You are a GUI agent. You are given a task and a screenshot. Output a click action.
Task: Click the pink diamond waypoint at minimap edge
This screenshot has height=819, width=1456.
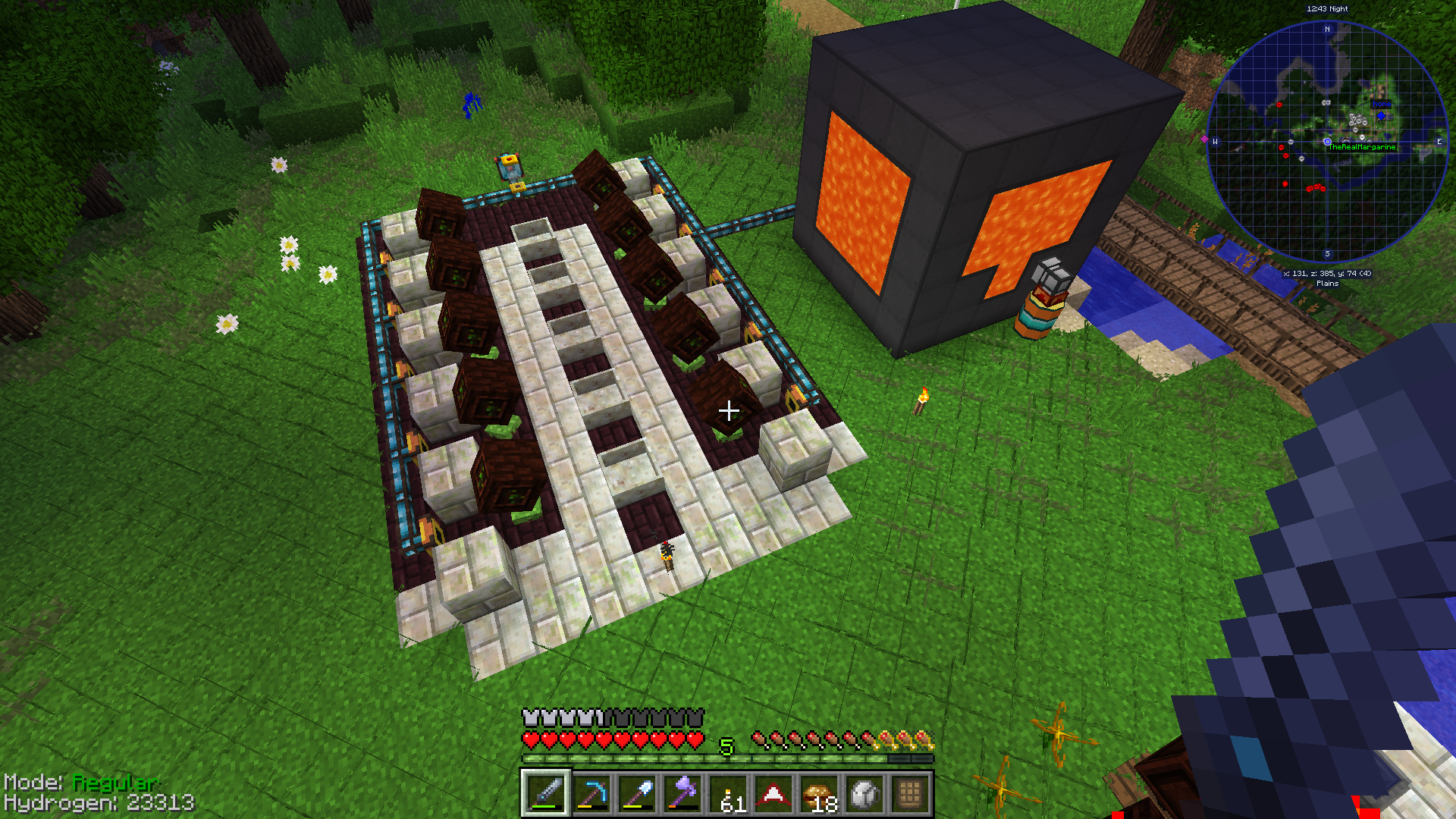pyautogui.click(x=1204, y=139)
